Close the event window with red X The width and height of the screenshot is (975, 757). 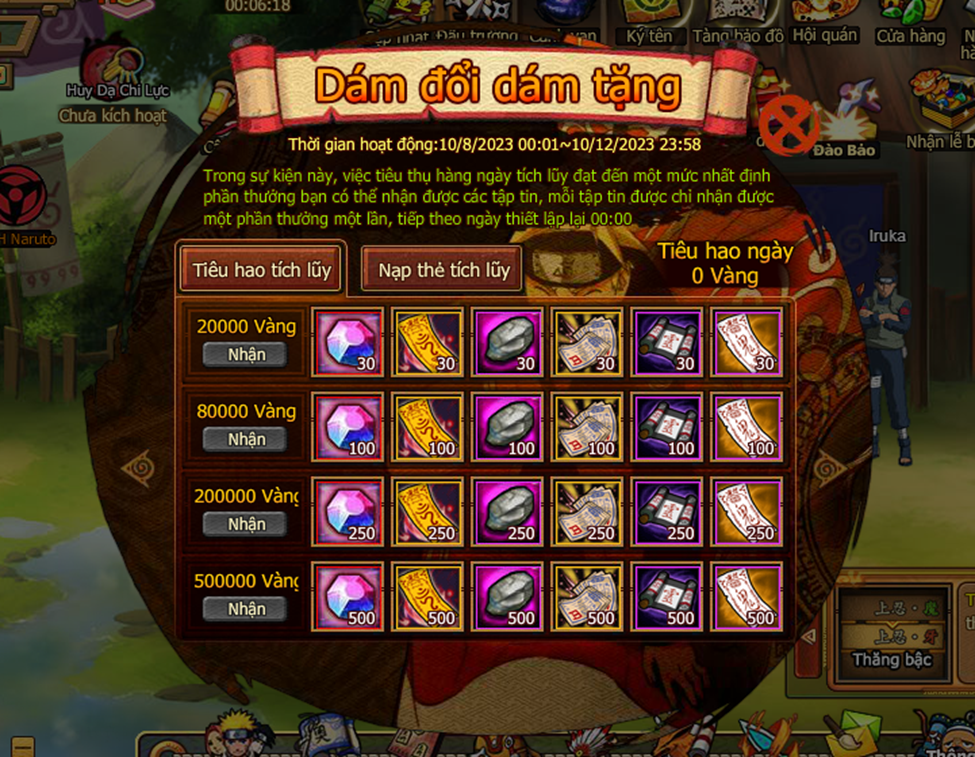tap(787, 126)
